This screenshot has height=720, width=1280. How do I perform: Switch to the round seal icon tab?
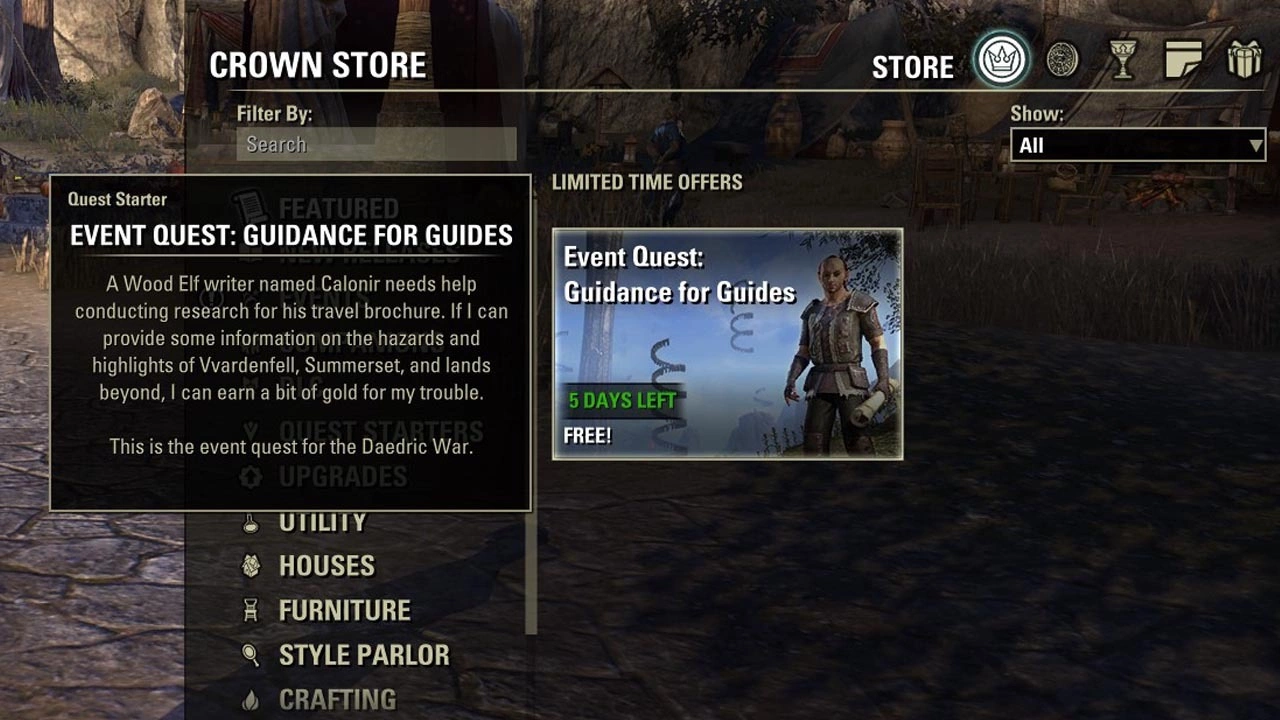pyautogui.click(x=1062, y=60)
